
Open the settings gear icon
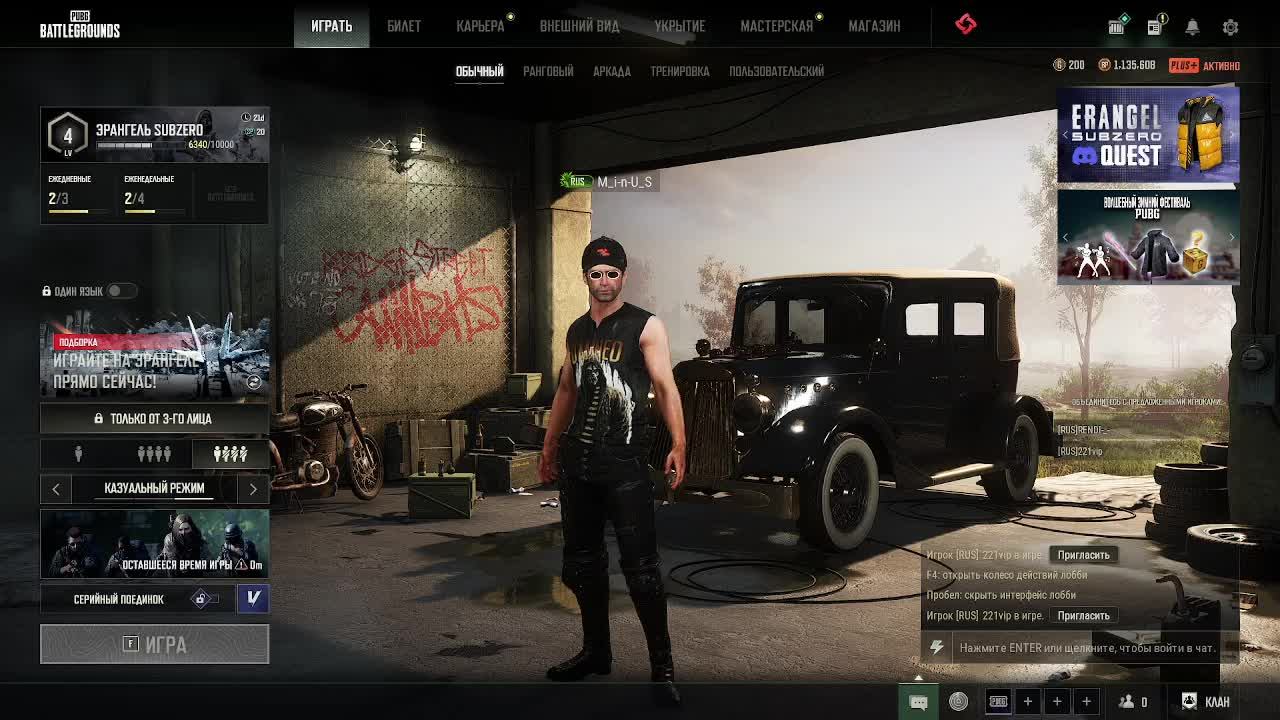pyautogui.click(x=1230, y=27)
